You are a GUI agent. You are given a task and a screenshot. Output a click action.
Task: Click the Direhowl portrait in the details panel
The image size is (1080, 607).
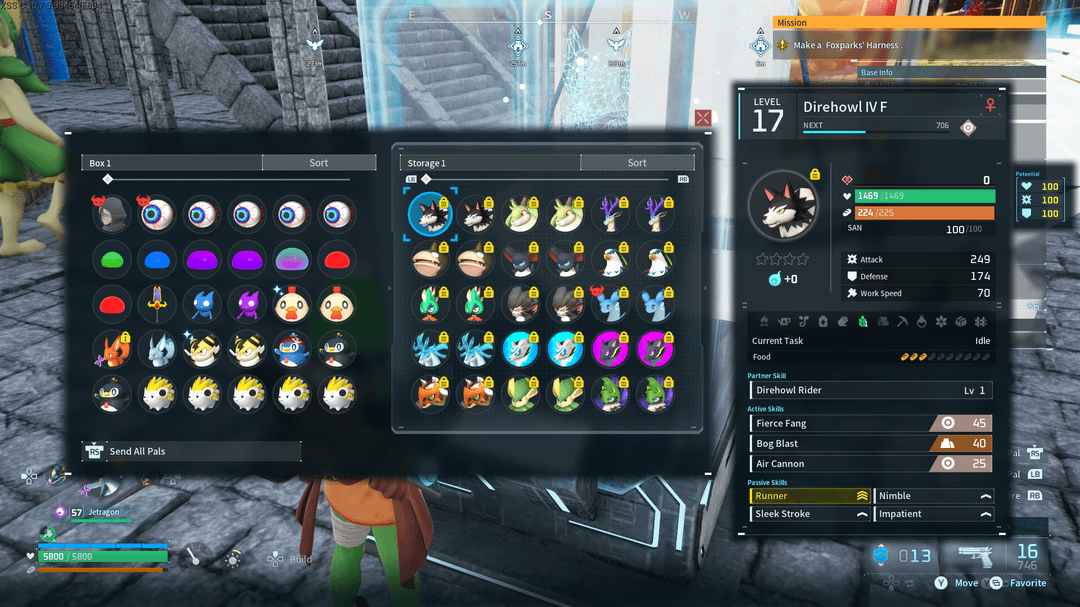(x=783, y=205)
